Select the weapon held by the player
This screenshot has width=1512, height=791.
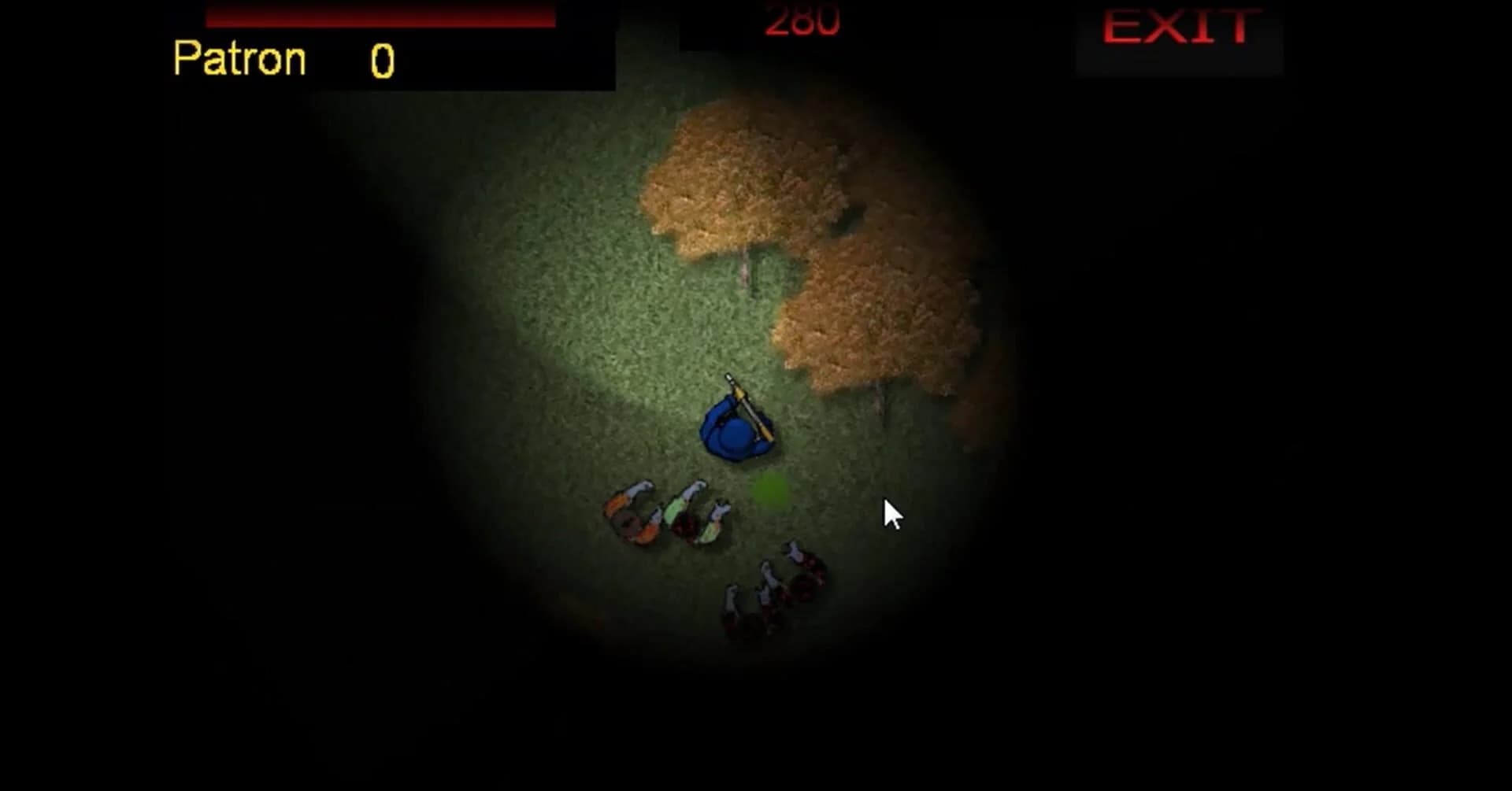pos(748,405)
